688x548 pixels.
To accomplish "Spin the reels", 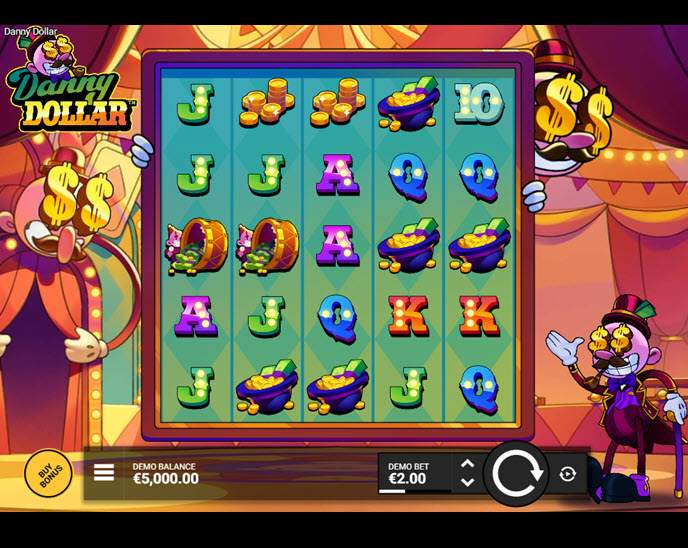I will point(517,473).
